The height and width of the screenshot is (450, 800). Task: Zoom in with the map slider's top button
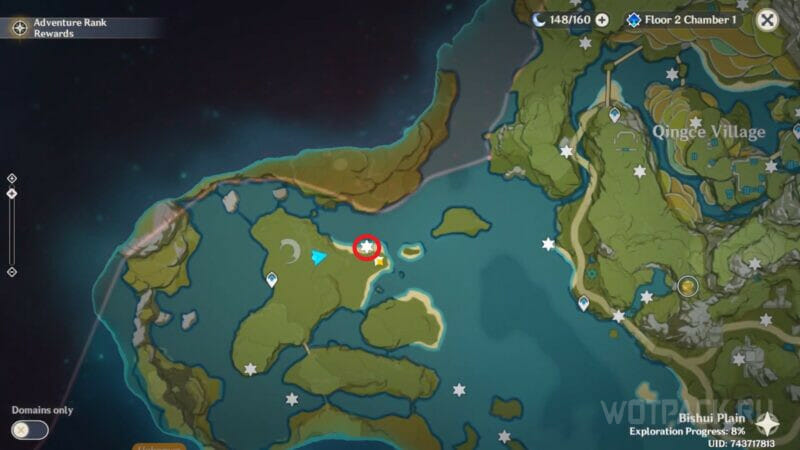click(x=11, y=178)
